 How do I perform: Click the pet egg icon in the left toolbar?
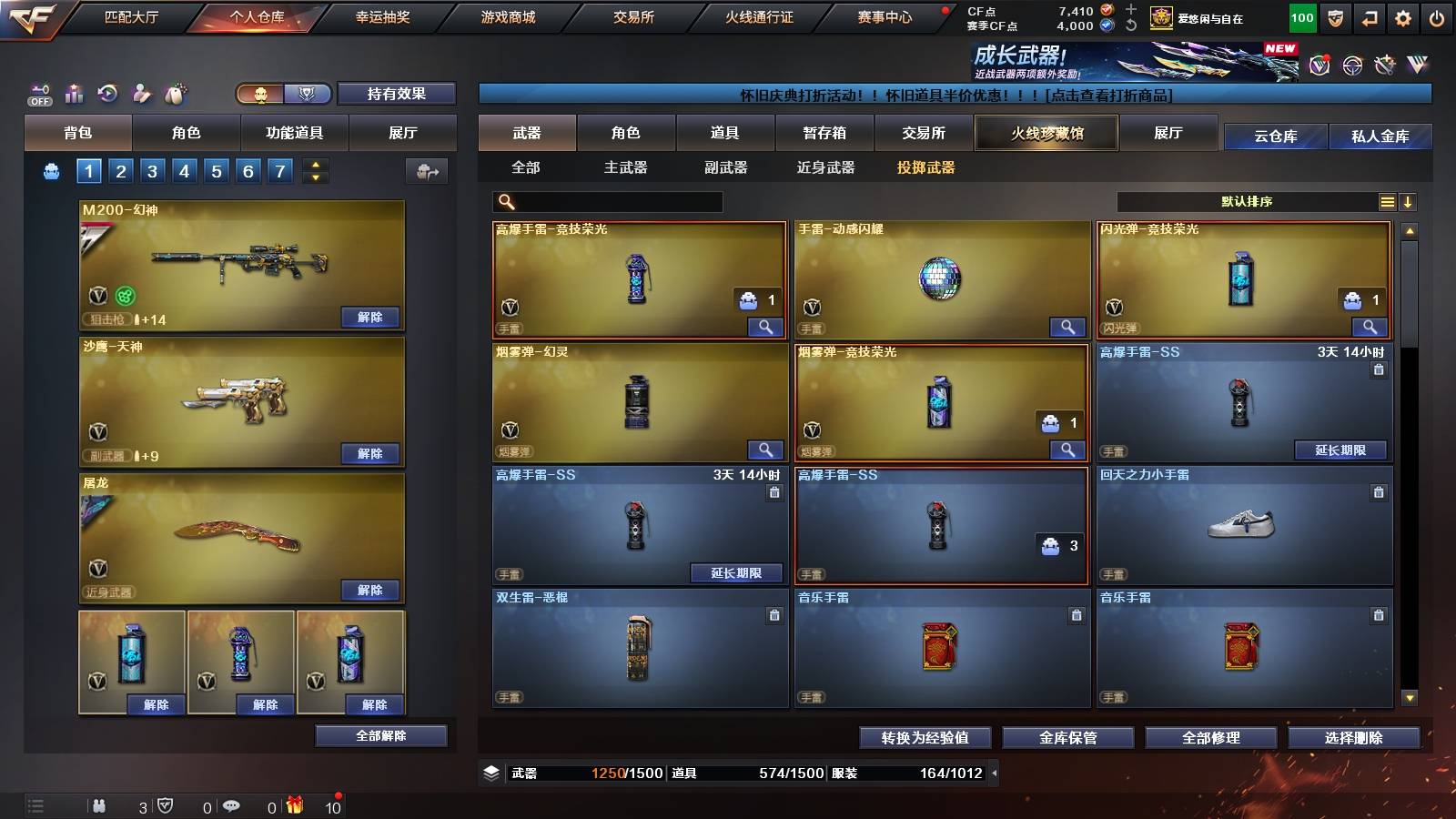(177, 91)
